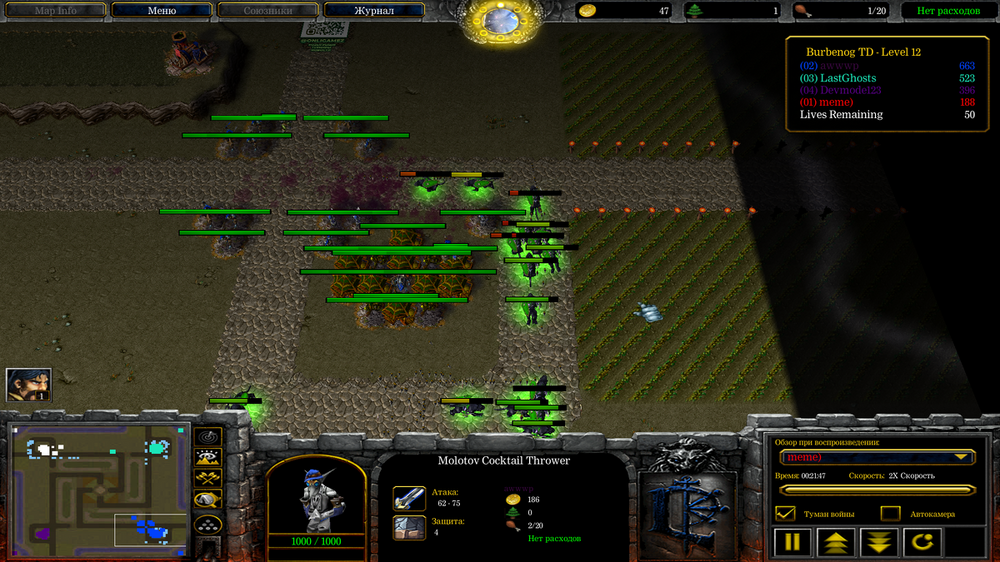1000x562 pixels.
Task: Pause the replay playback
Action: [792, 543]
